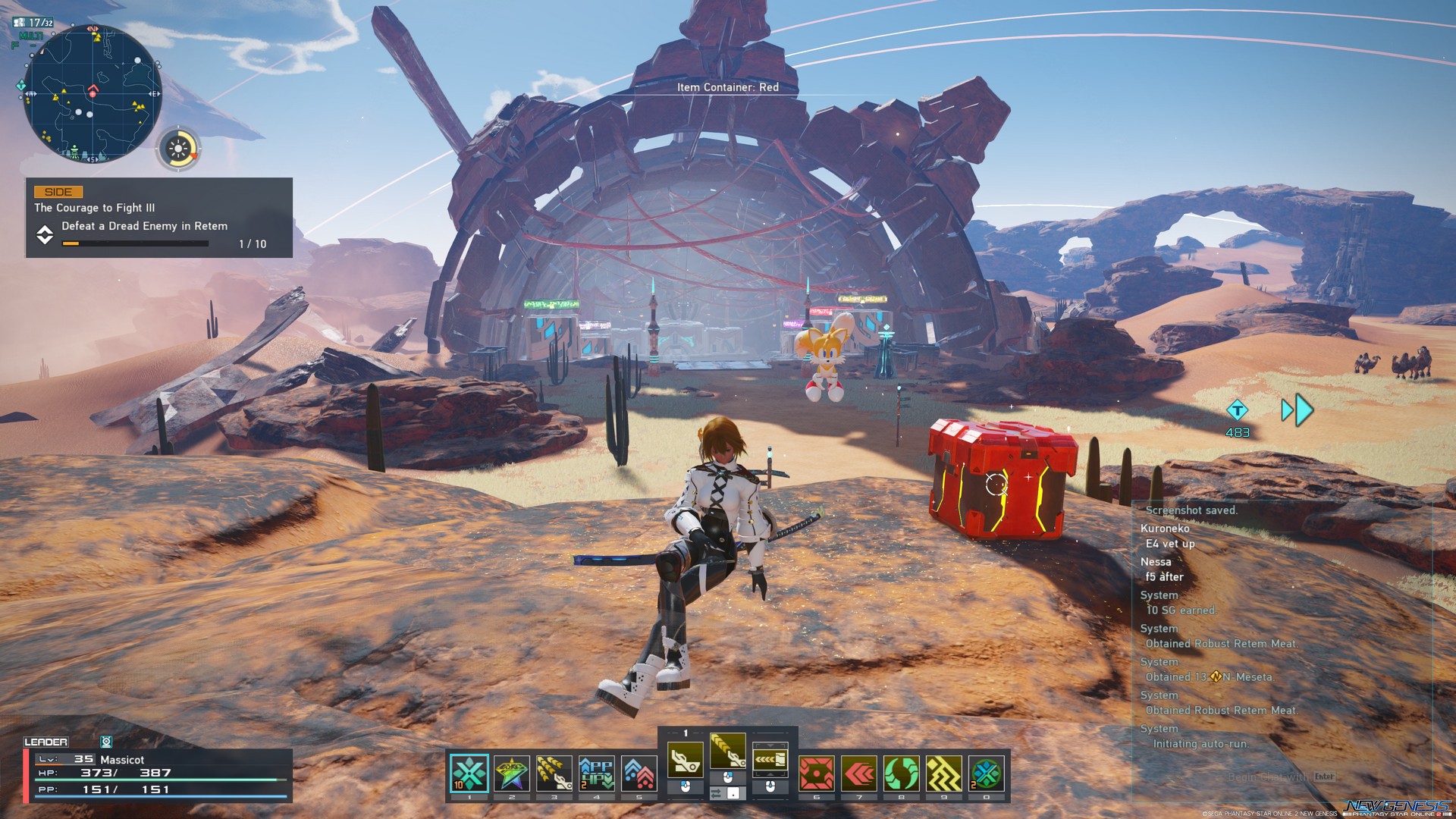Screen dimensions: 1456x819
Task: Use the PP HP conversion item slot
Action: (x=597, y=773)
